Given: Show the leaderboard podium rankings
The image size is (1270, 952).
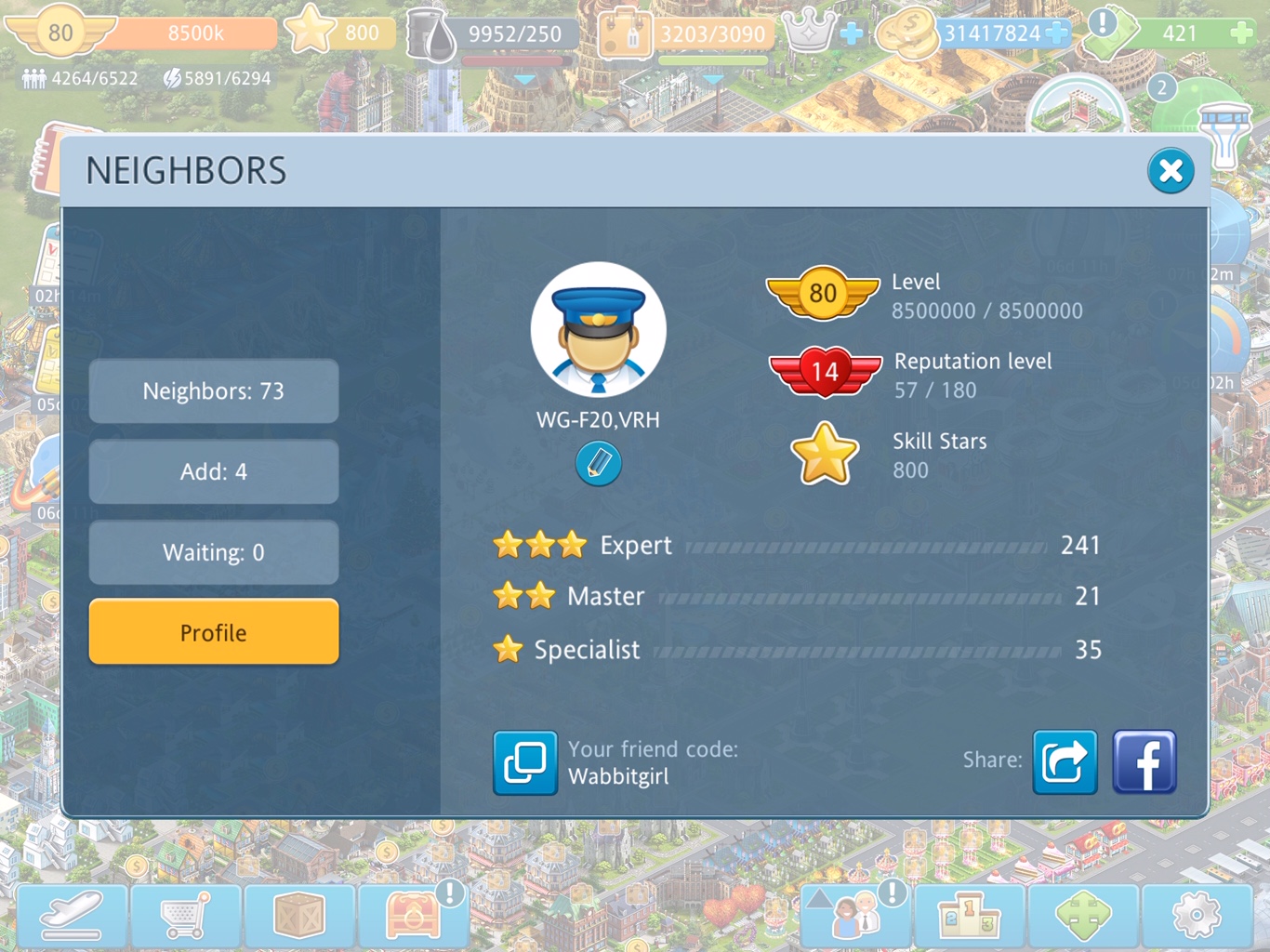Looking at the screenshot, I should point(970,917).
